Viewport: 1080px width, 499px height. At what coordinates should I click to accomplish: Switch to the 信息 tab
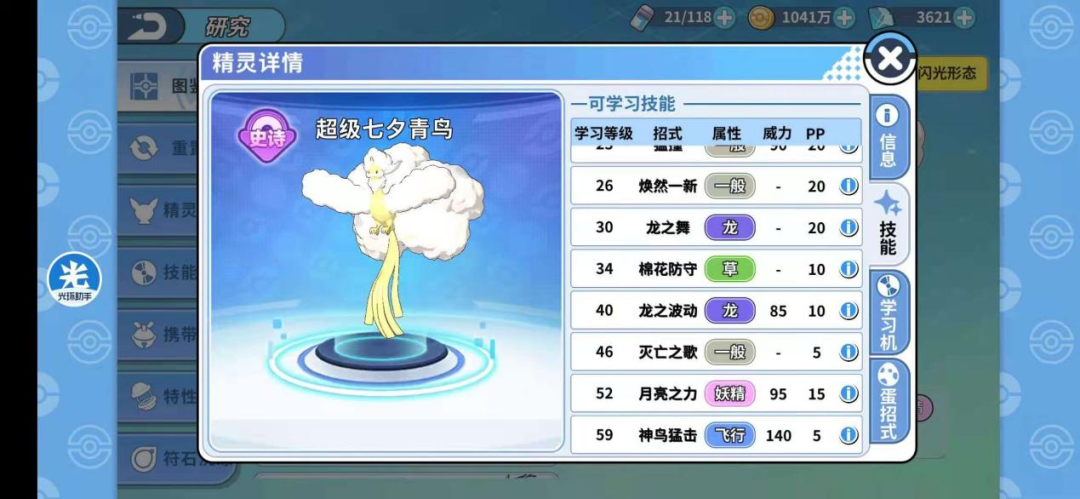click(887, 137)
